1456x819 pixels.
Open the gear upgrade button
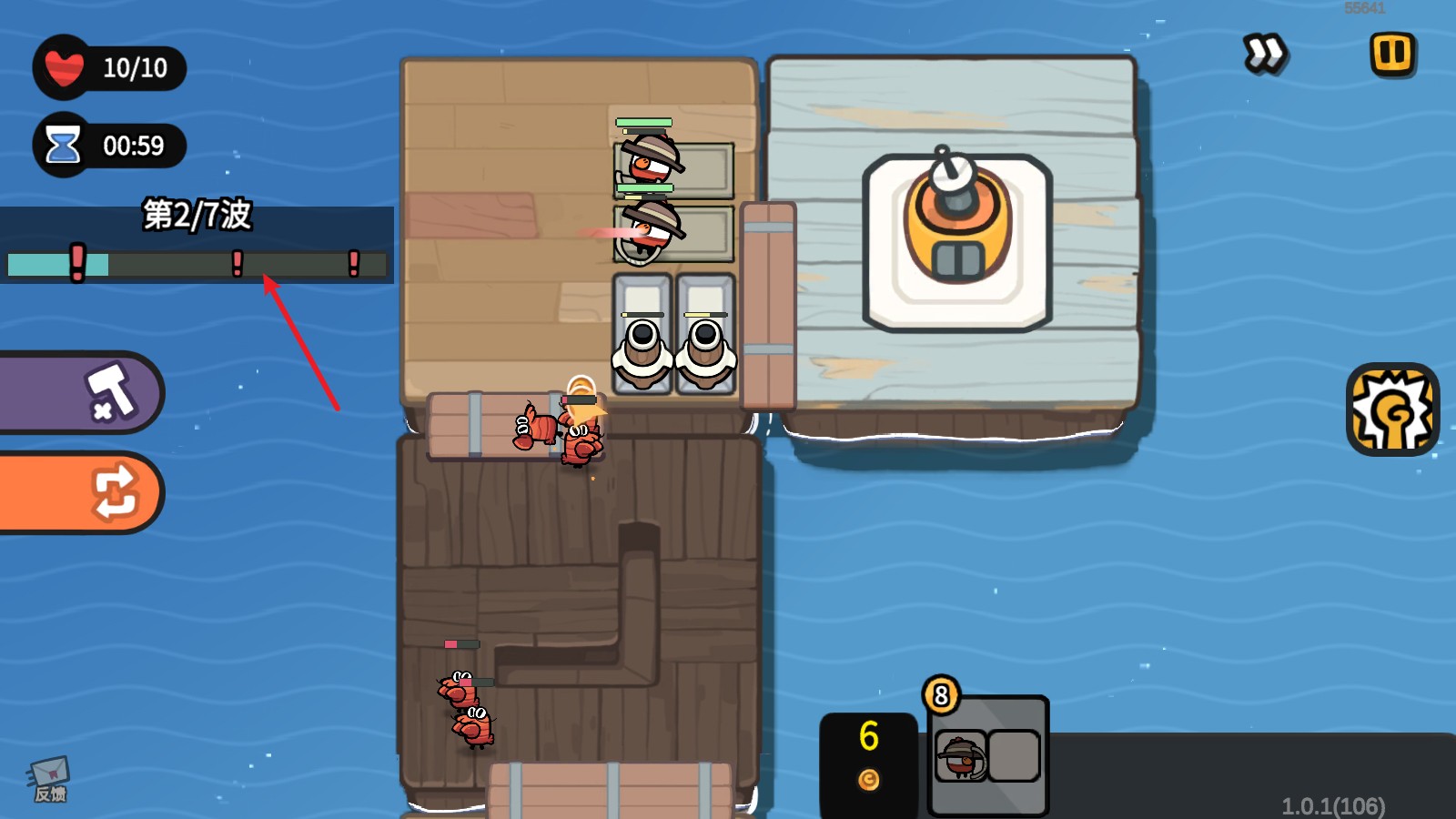[1391, 410]
